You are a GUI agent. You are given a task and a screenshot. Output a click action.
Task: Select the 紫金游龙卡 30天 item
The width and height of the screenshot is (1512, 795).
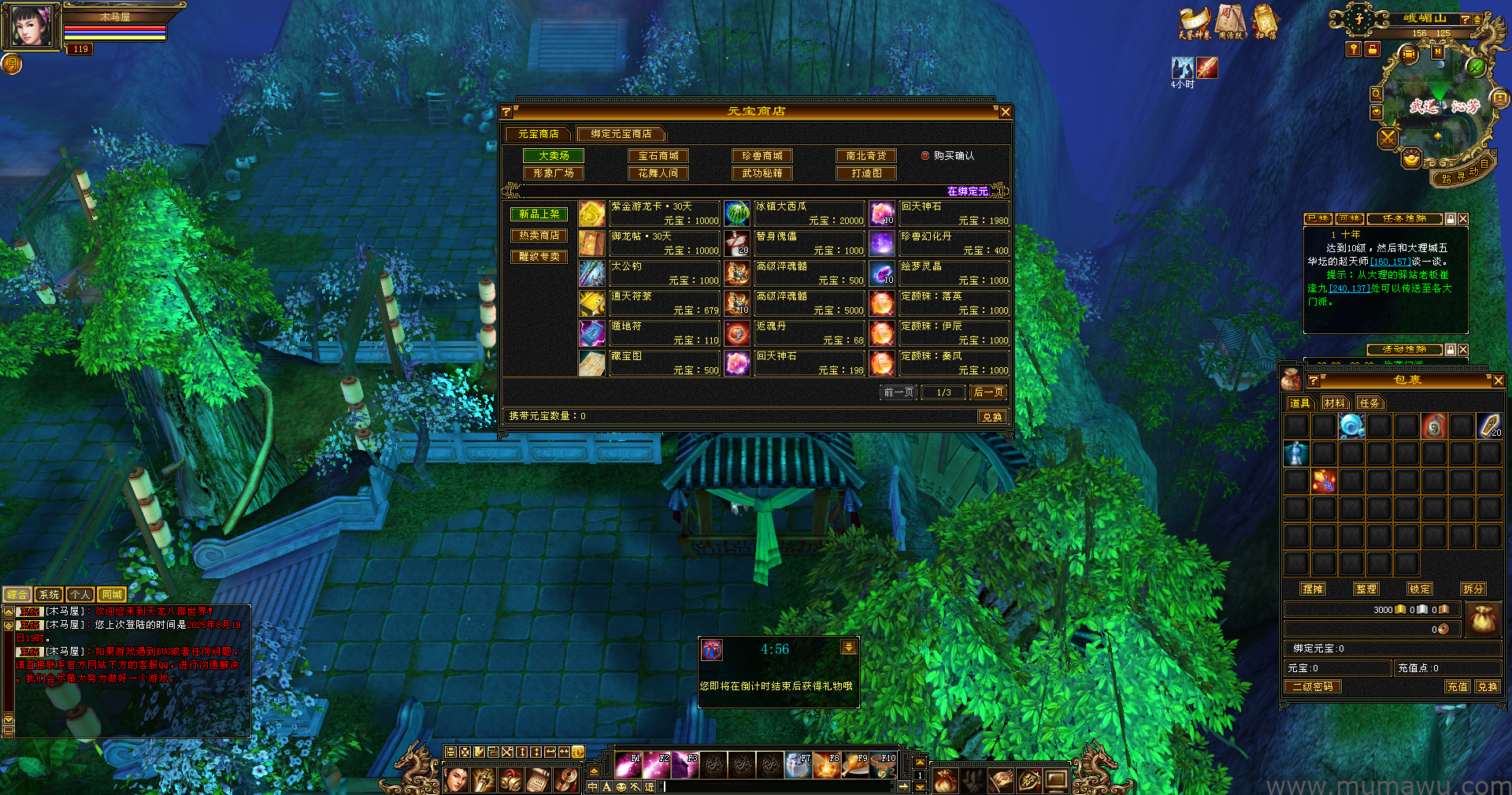pos(664,214)
